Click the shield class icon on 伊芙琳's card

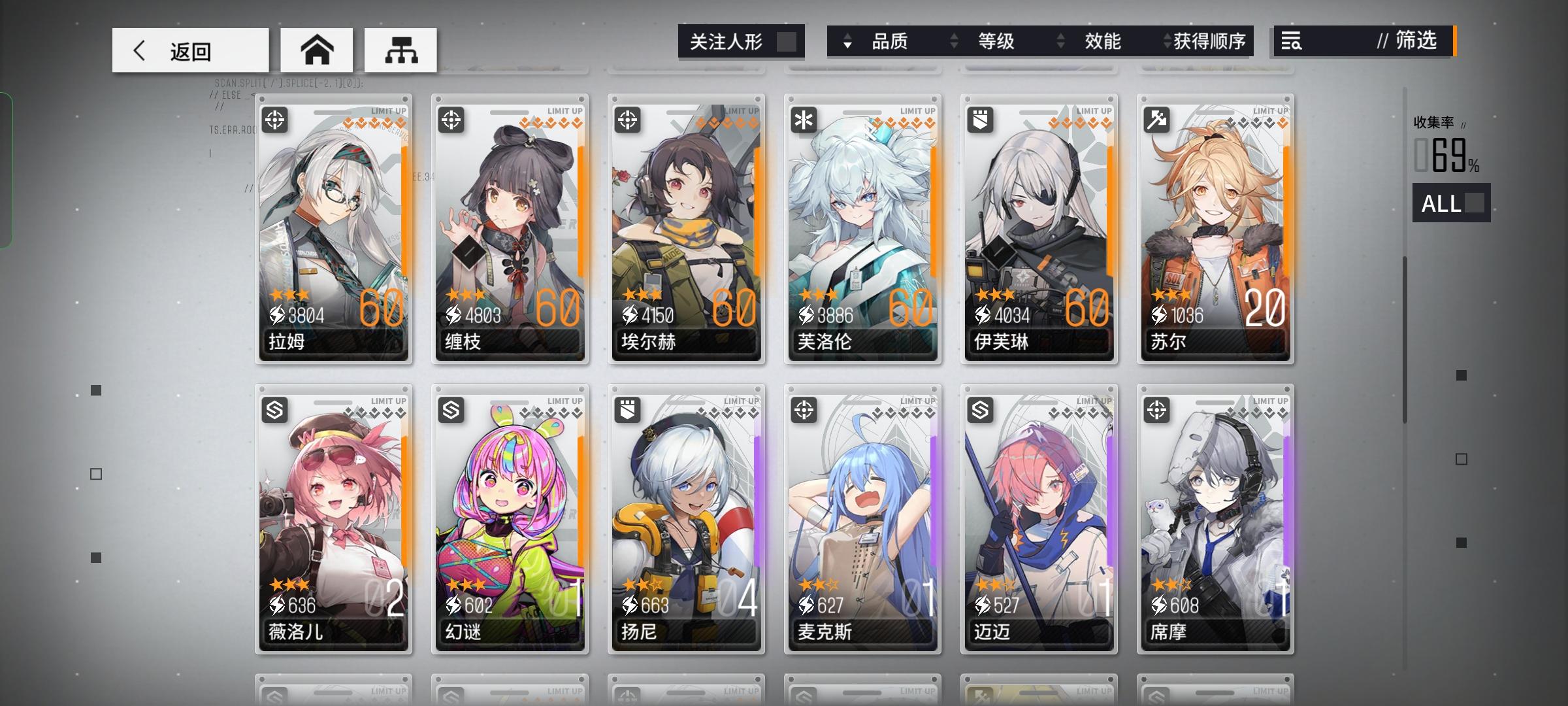[979, 121]
